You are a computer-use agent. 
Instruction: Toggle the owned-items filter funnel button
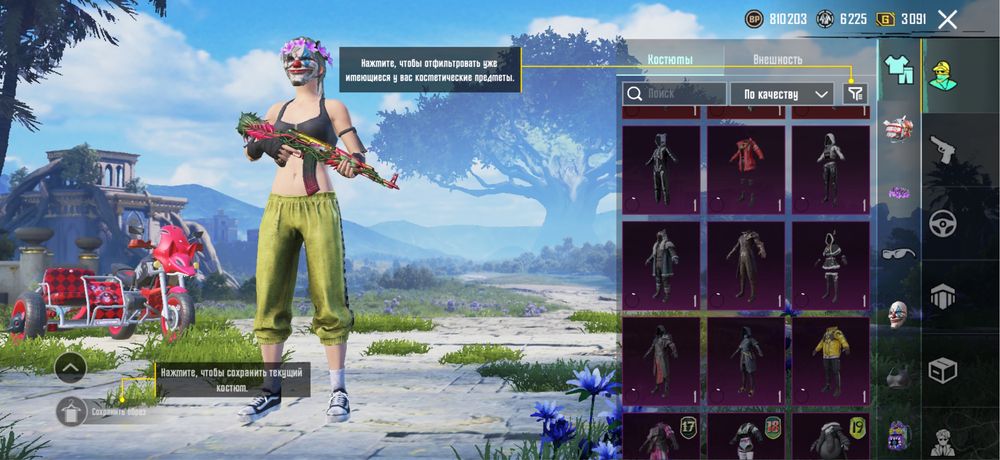pyautogui.click(x=855, y=93)
